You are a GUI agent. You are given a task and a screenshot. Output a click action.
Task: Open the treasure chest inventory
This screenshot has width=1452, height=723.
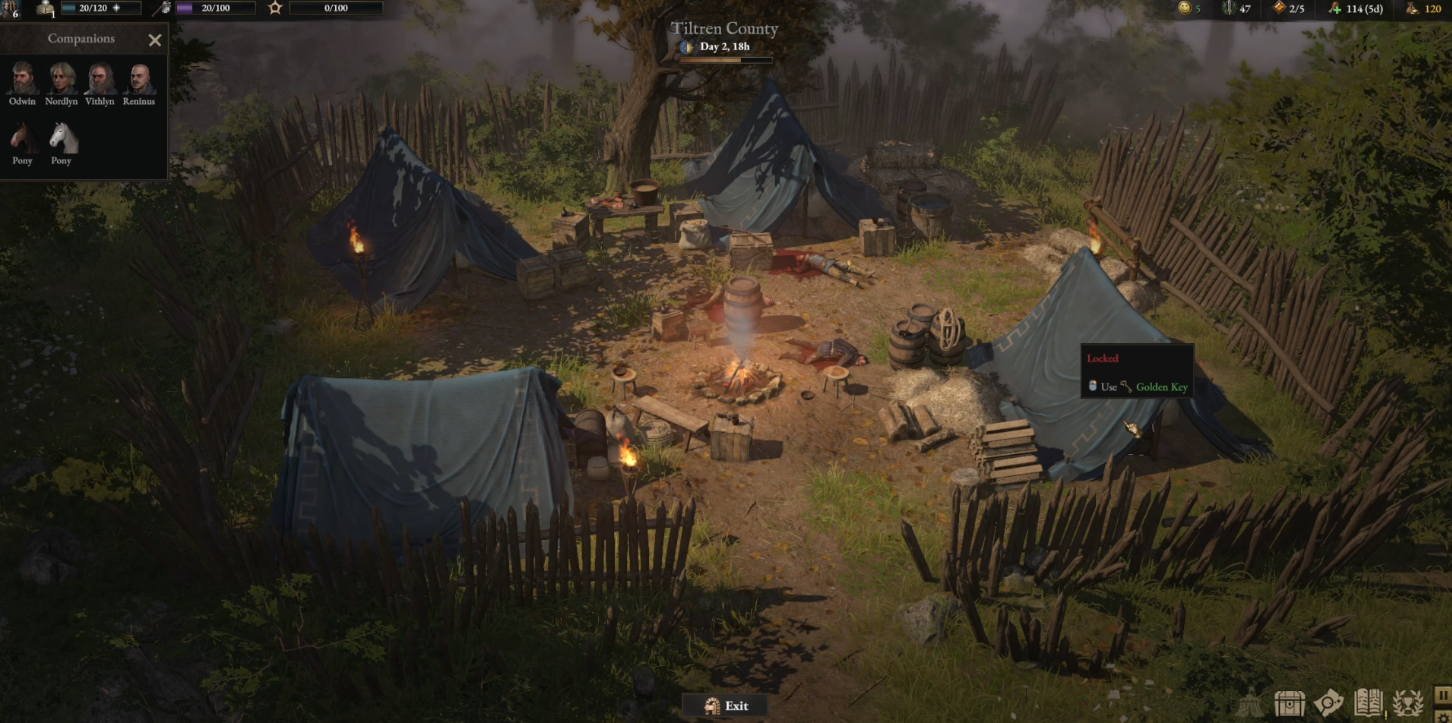tap(1290, 703)
